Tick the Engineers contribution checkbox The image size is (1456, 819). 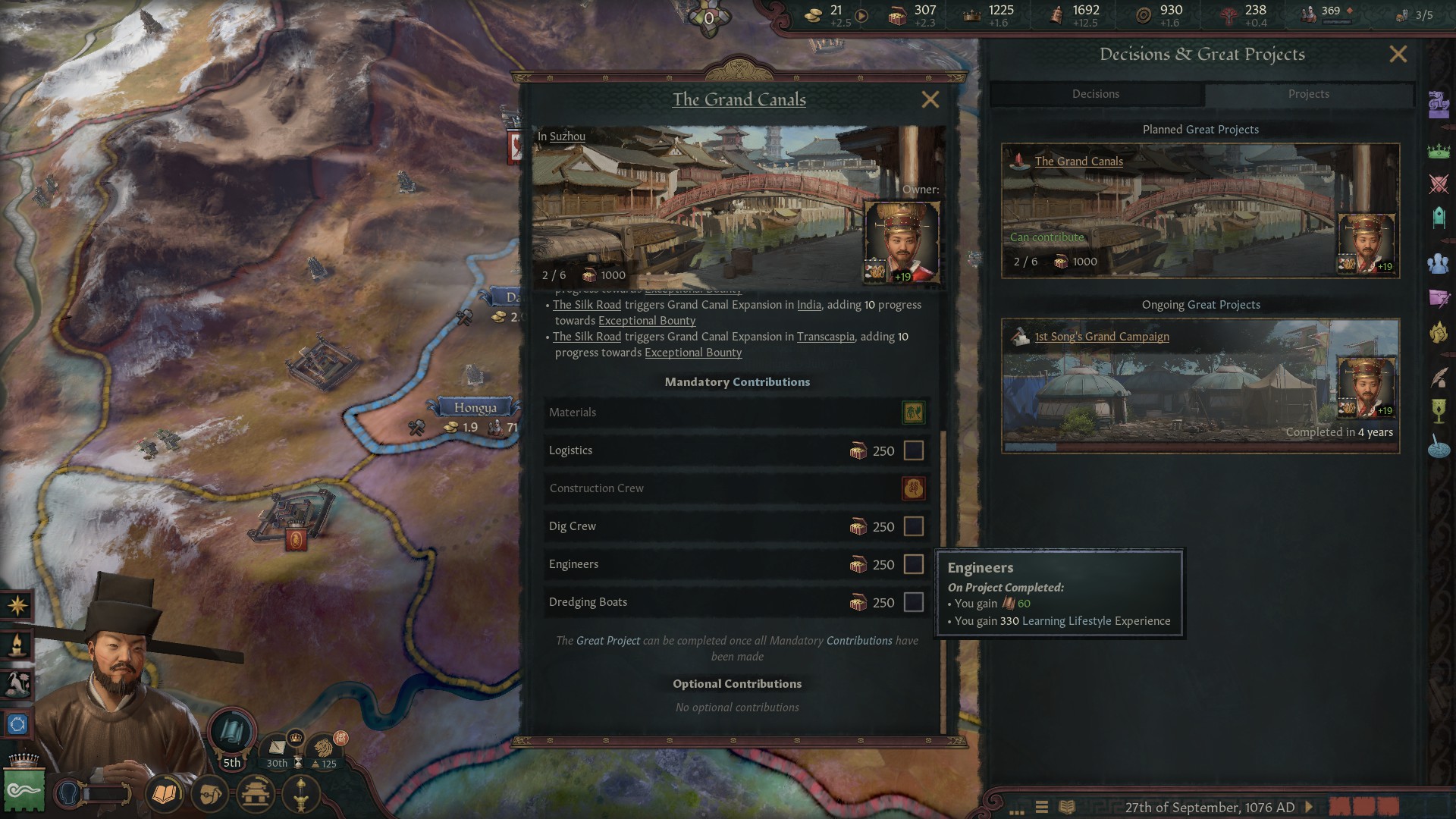pos(914,564)
